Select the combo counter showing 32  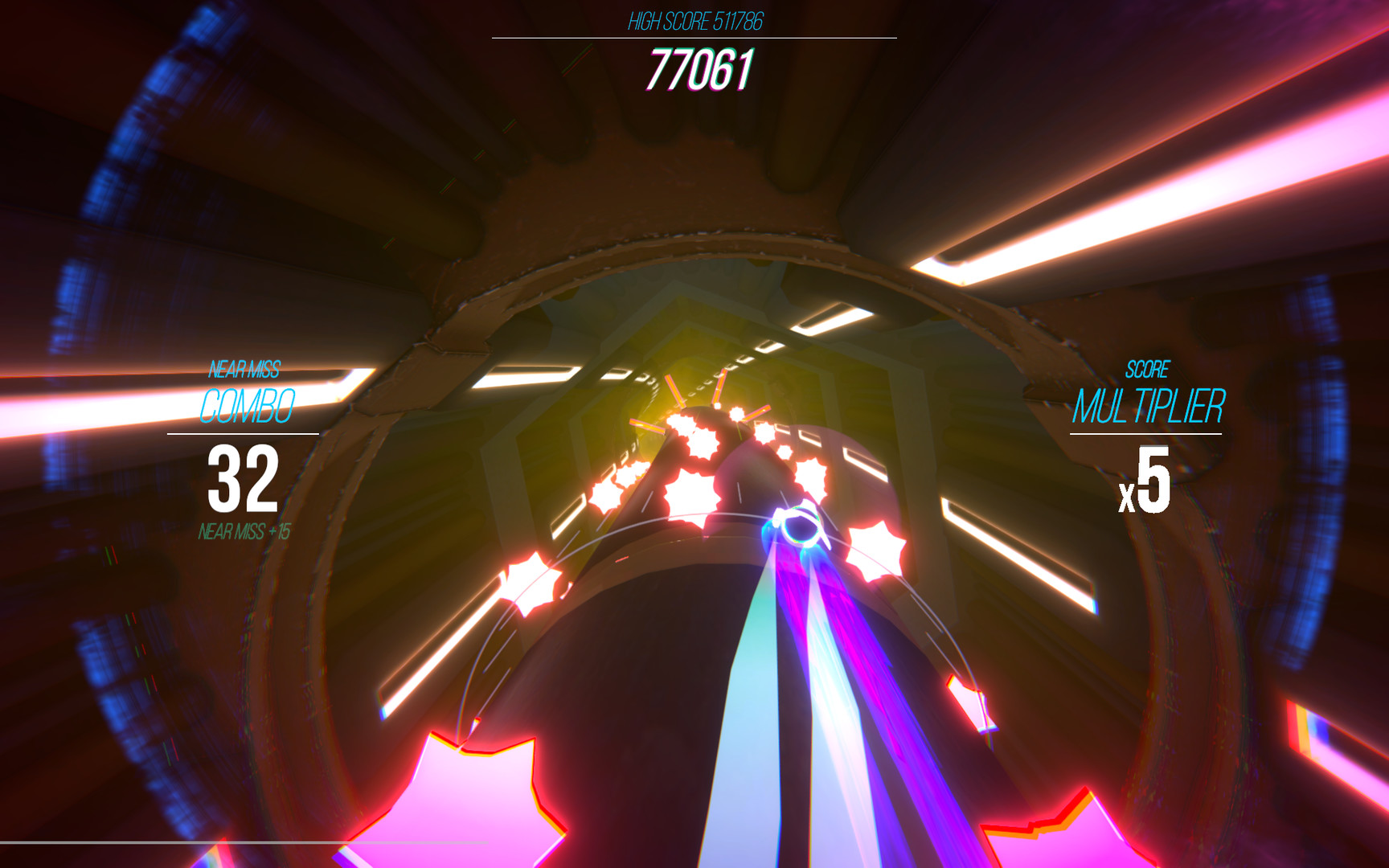tap(243, 479)
